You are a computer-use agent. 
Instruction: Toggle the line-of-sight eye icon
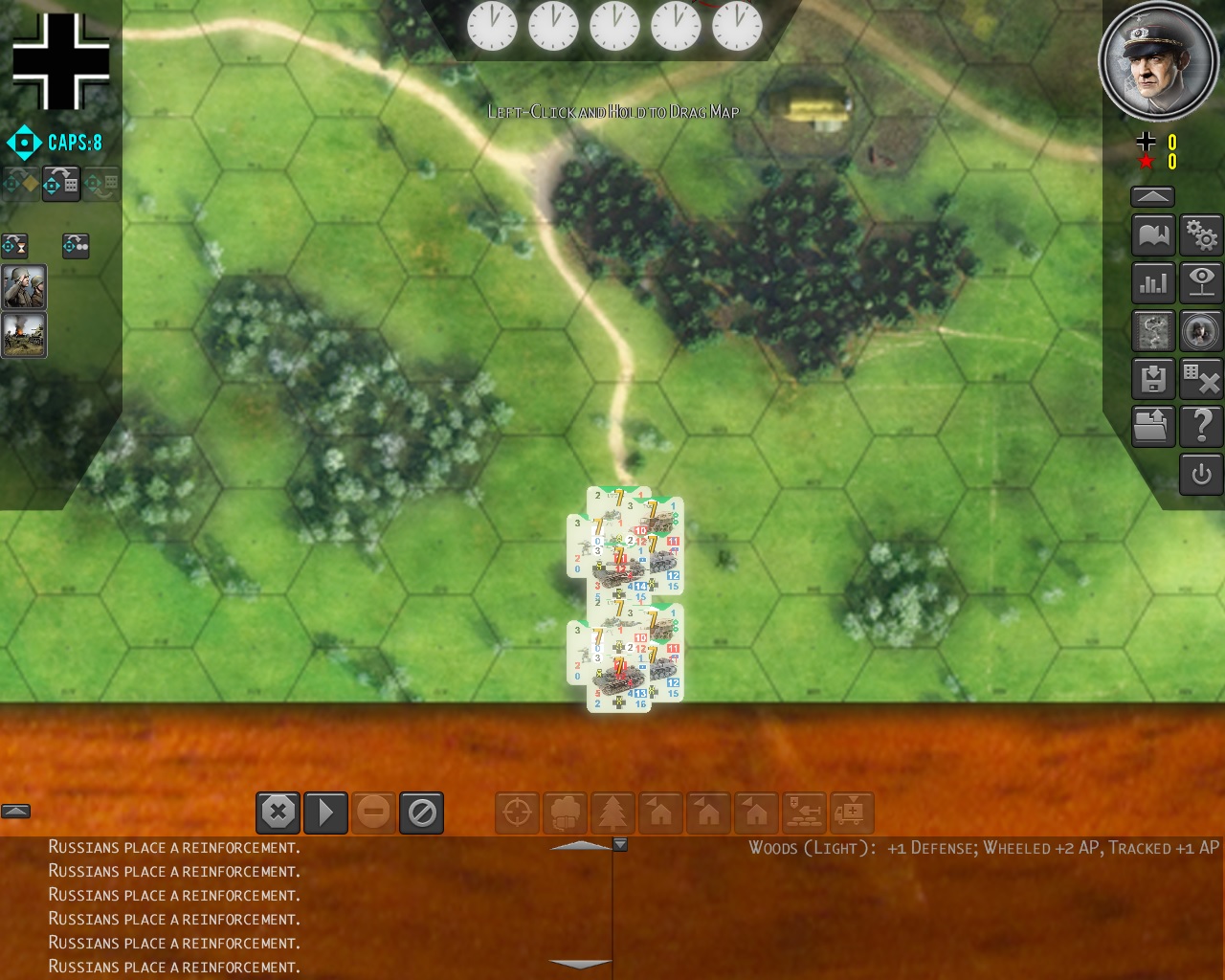click(1201, 282)
